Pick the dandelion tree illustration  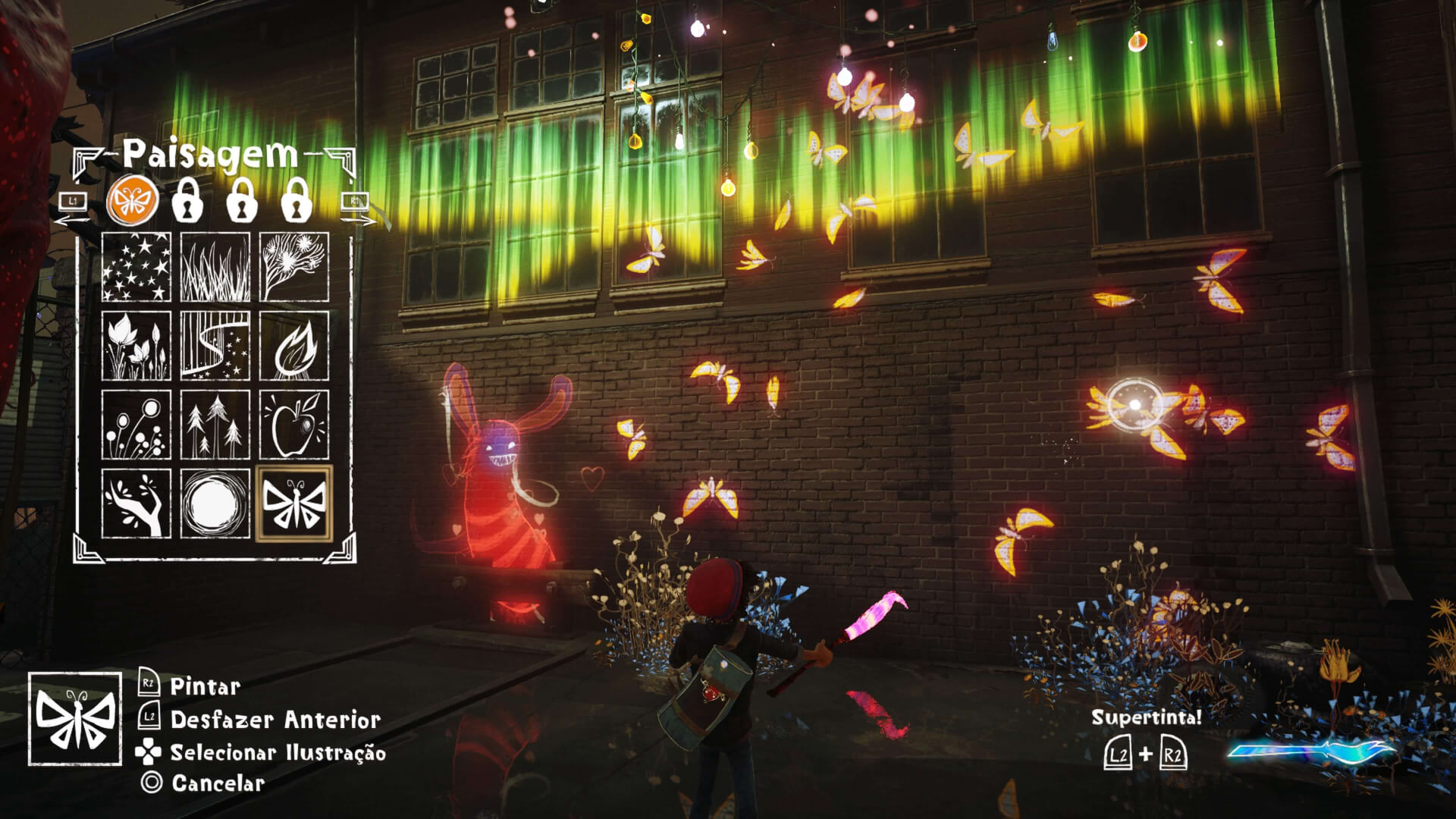coord(294,268)
